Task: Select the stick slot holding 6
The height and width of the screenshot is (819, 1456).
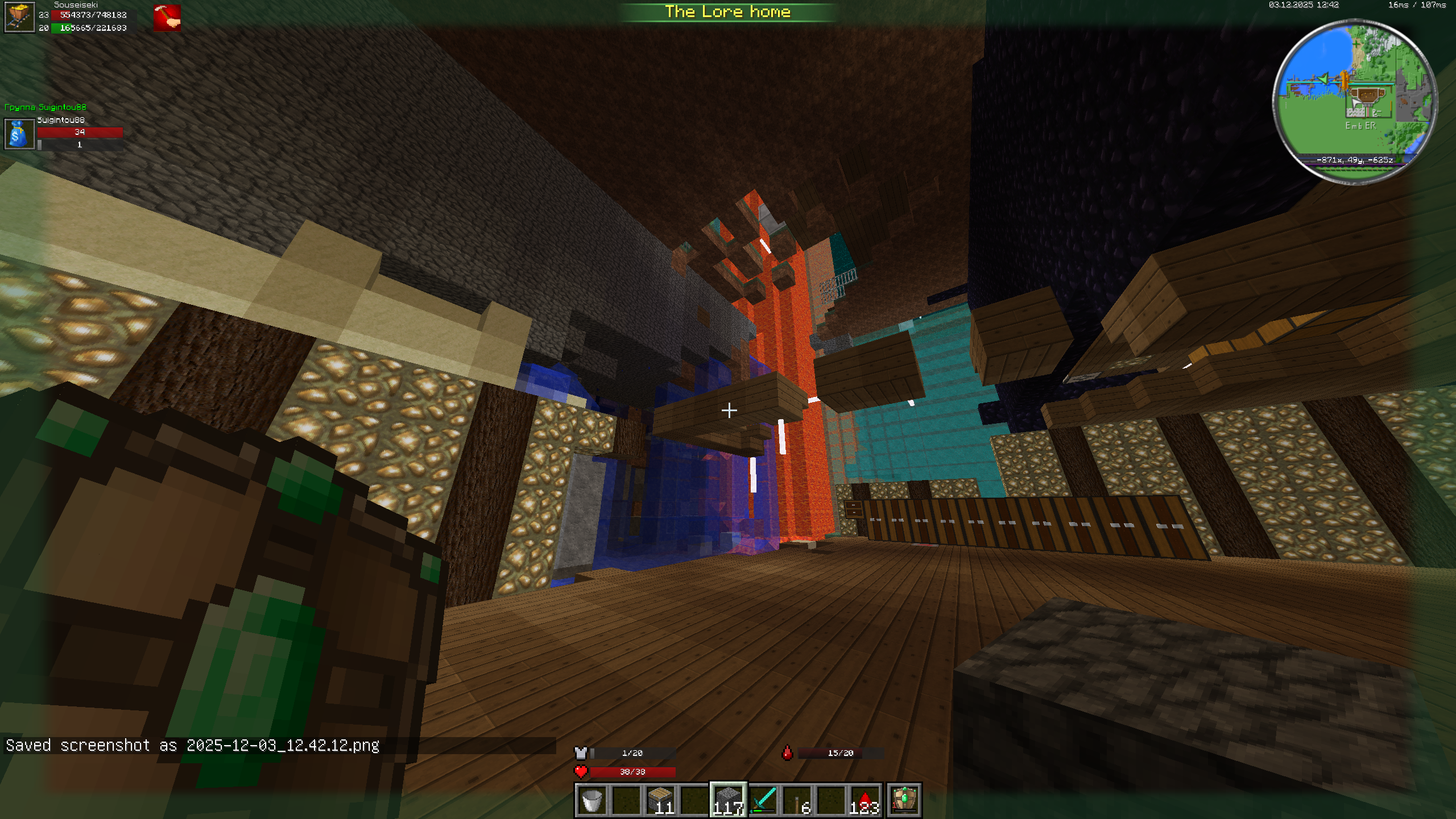Action: click(x=797, y=800)
